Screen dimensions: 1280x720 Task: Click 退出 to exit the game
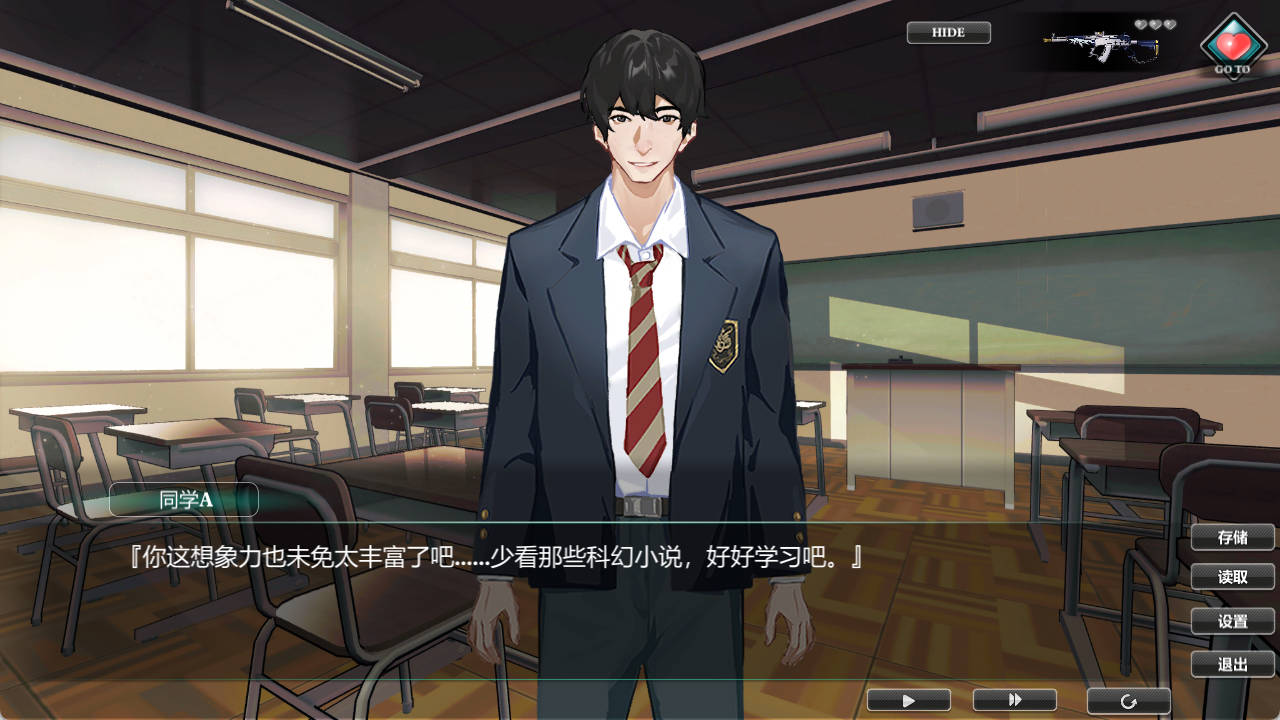tap(1231, 663)
